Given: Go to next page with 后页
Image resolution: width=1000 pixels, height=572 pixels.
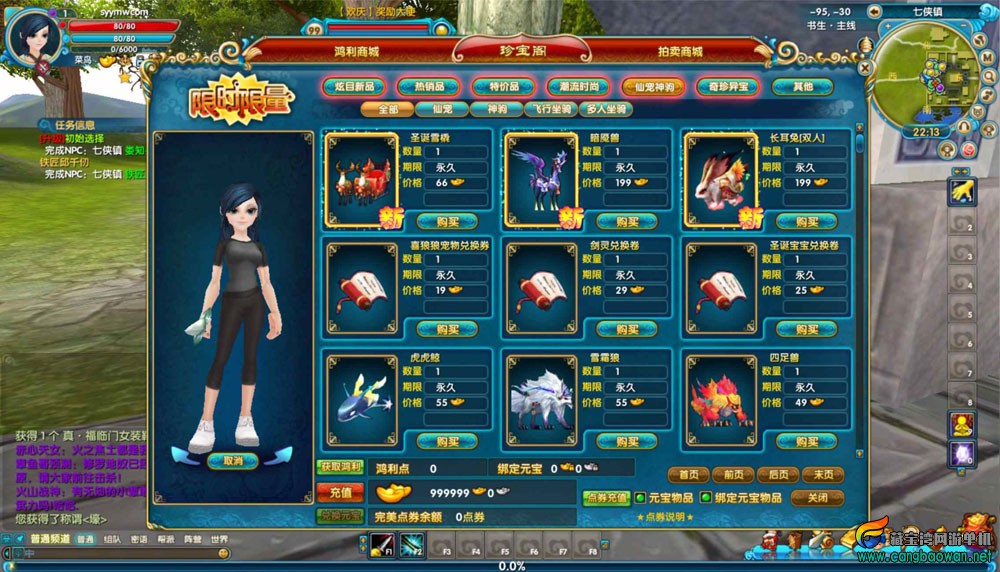Looking at the screenshot, I should coord(771,475).
